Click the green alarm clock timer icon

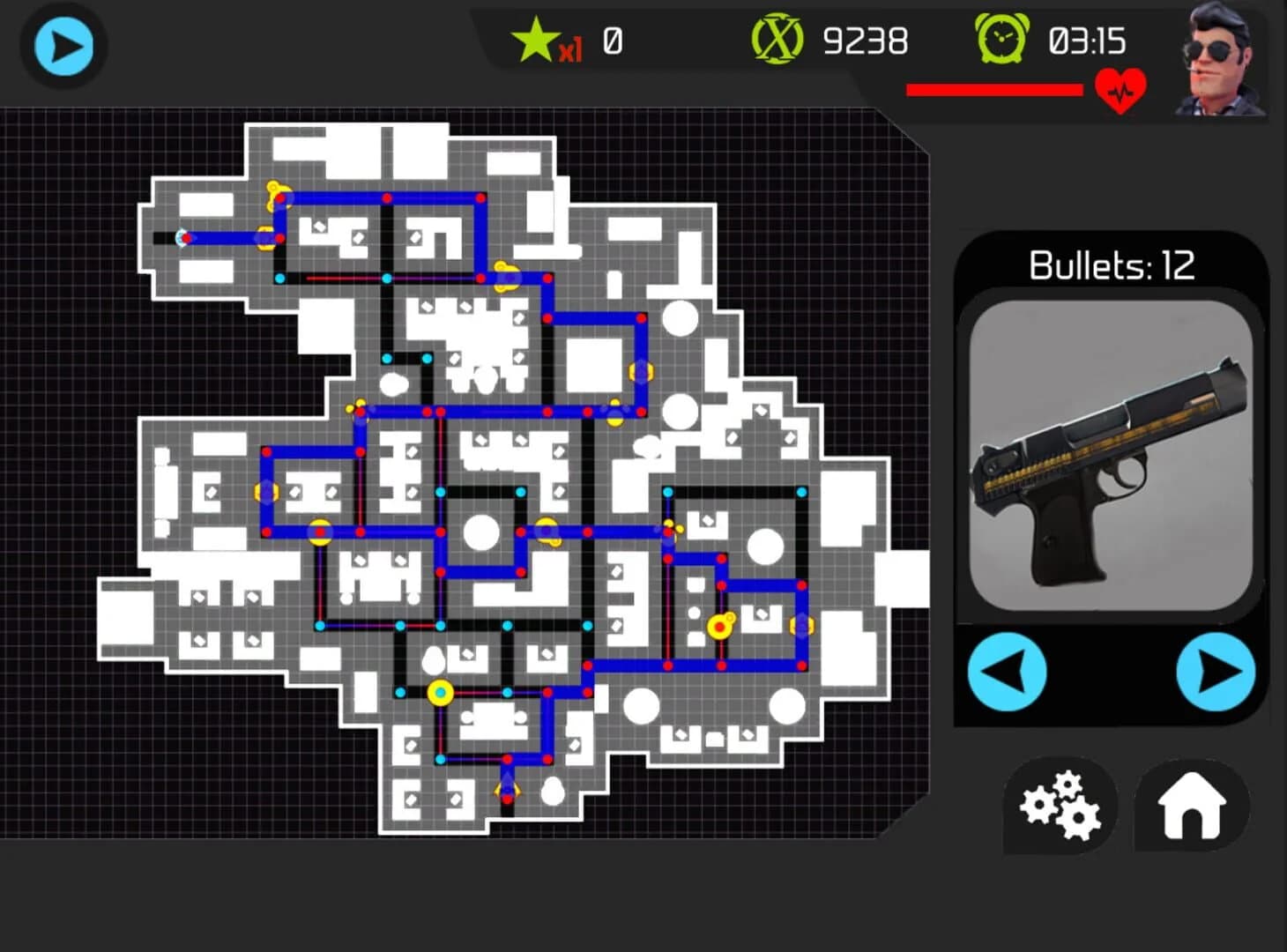(x=1004, y=38)
